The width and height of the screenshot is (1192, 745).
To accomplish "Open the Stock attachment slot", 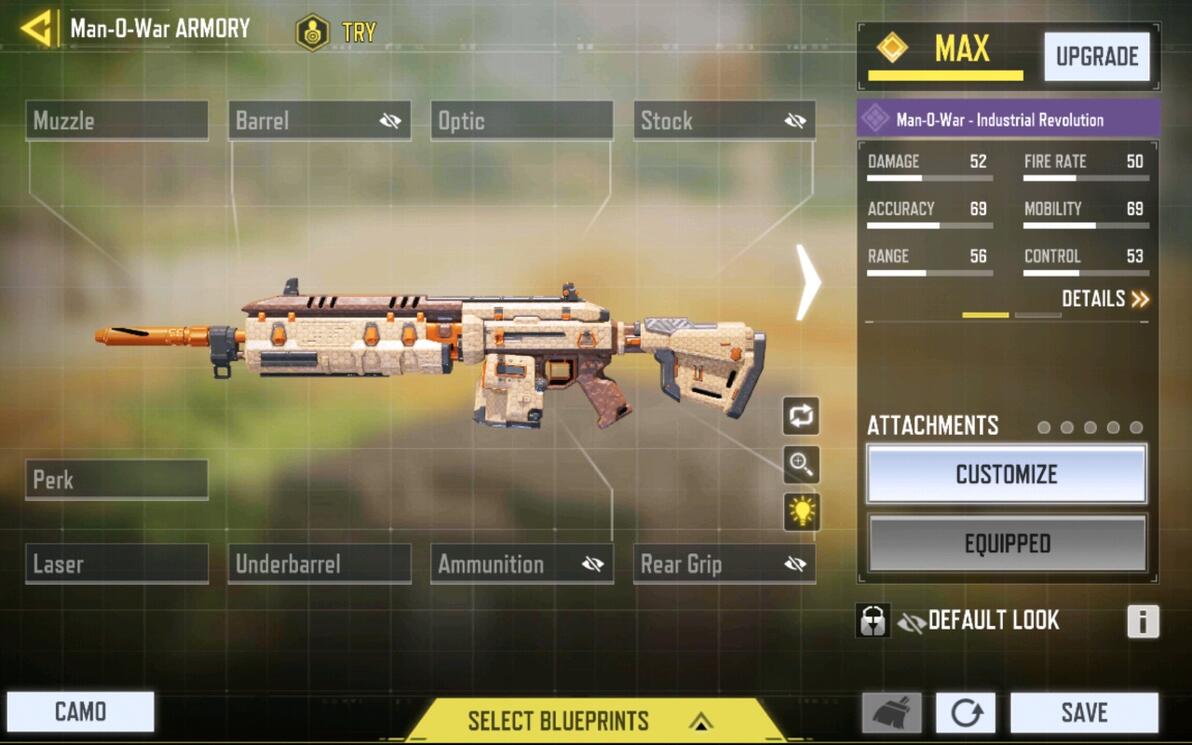I will [724, 121].
